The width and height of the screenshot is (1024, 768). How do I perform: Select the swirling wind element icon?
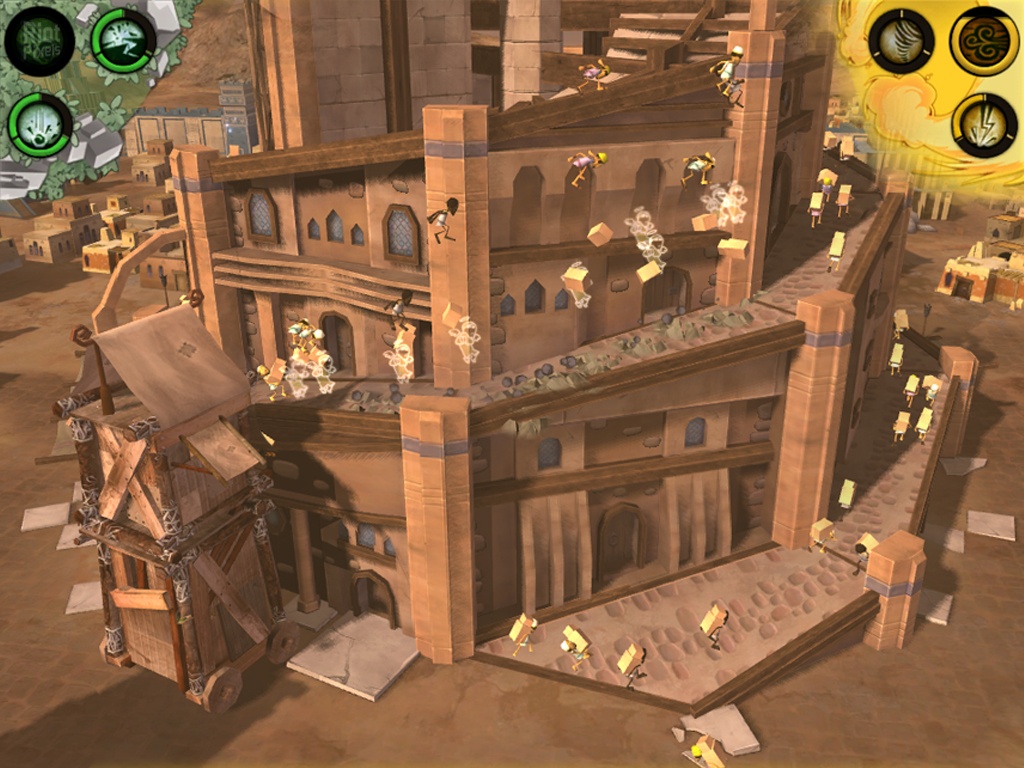pos(984,41)
